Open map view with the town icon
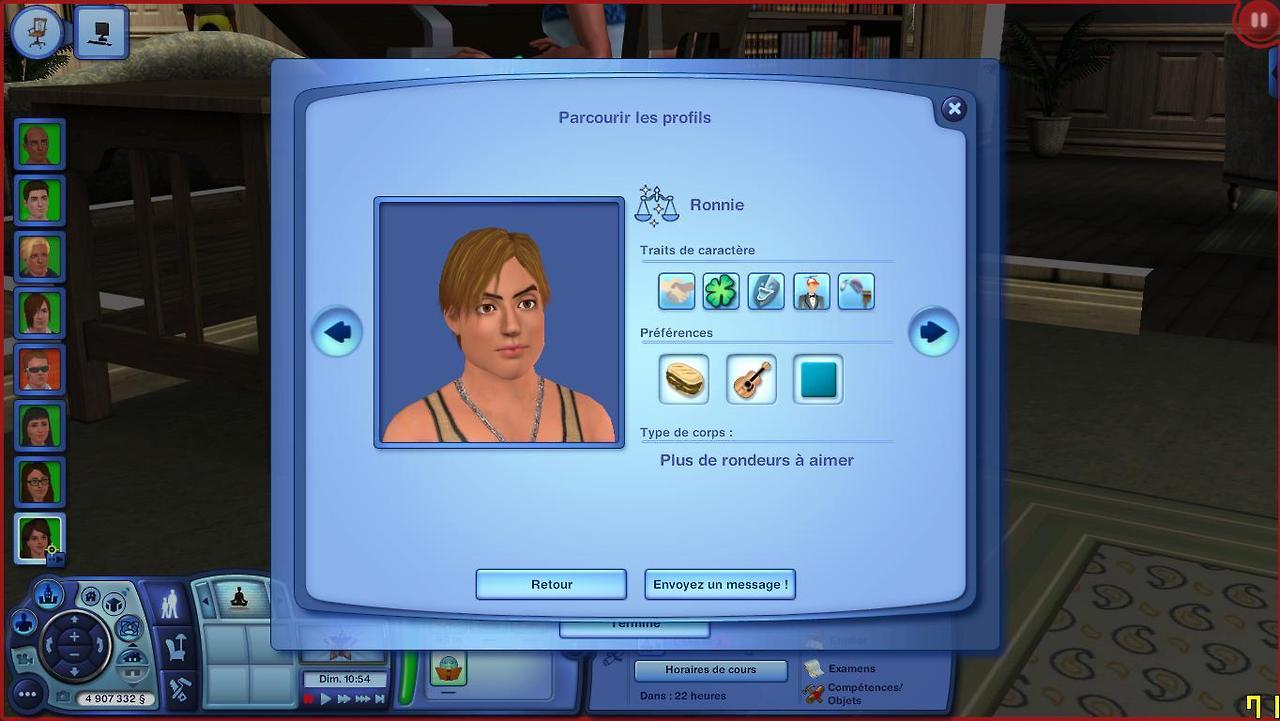Screen dimensions: 1280x721 (x=45, y=595)
